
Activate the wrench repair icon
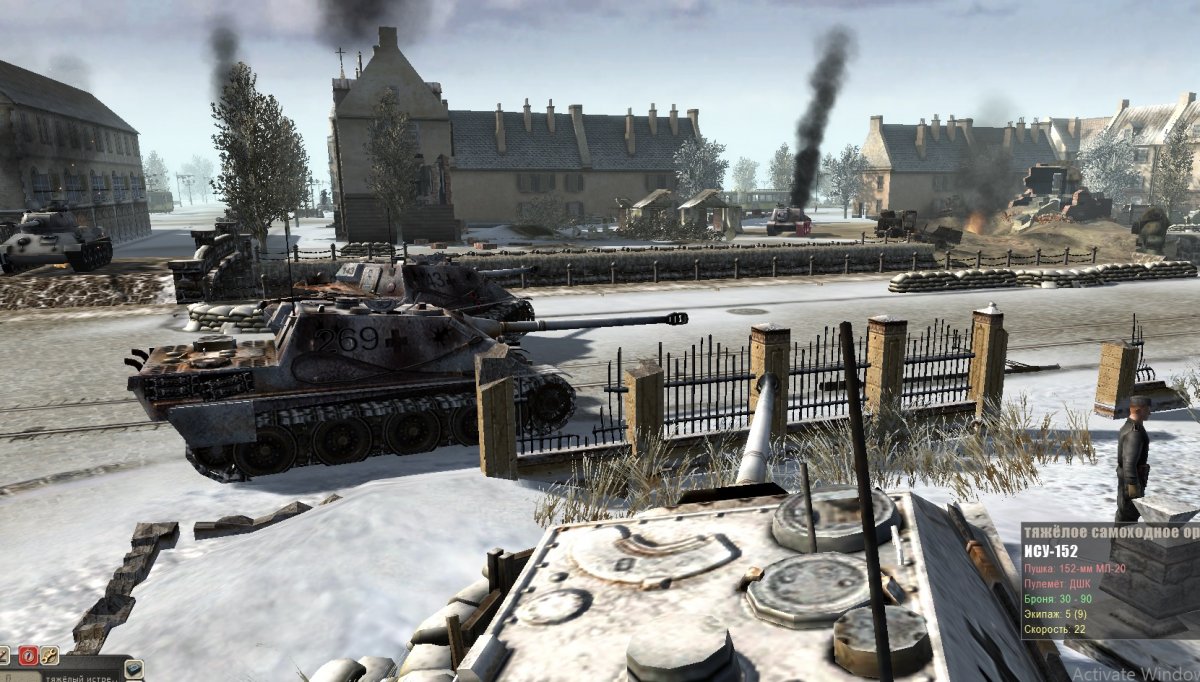[x=49, y=656]
